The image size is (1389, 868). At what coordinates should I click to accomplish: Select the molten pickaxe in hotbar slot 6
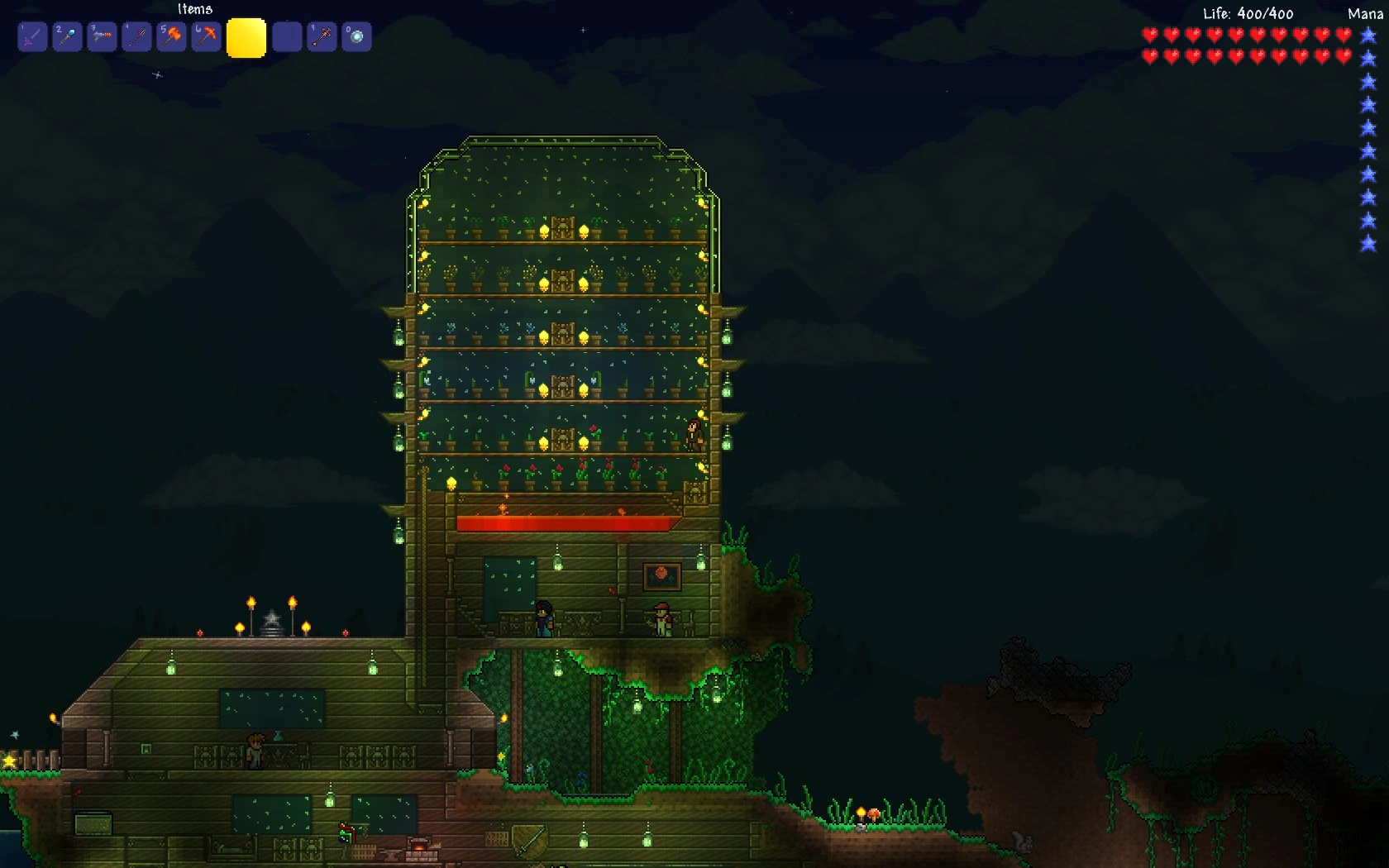tap(206, 36)
